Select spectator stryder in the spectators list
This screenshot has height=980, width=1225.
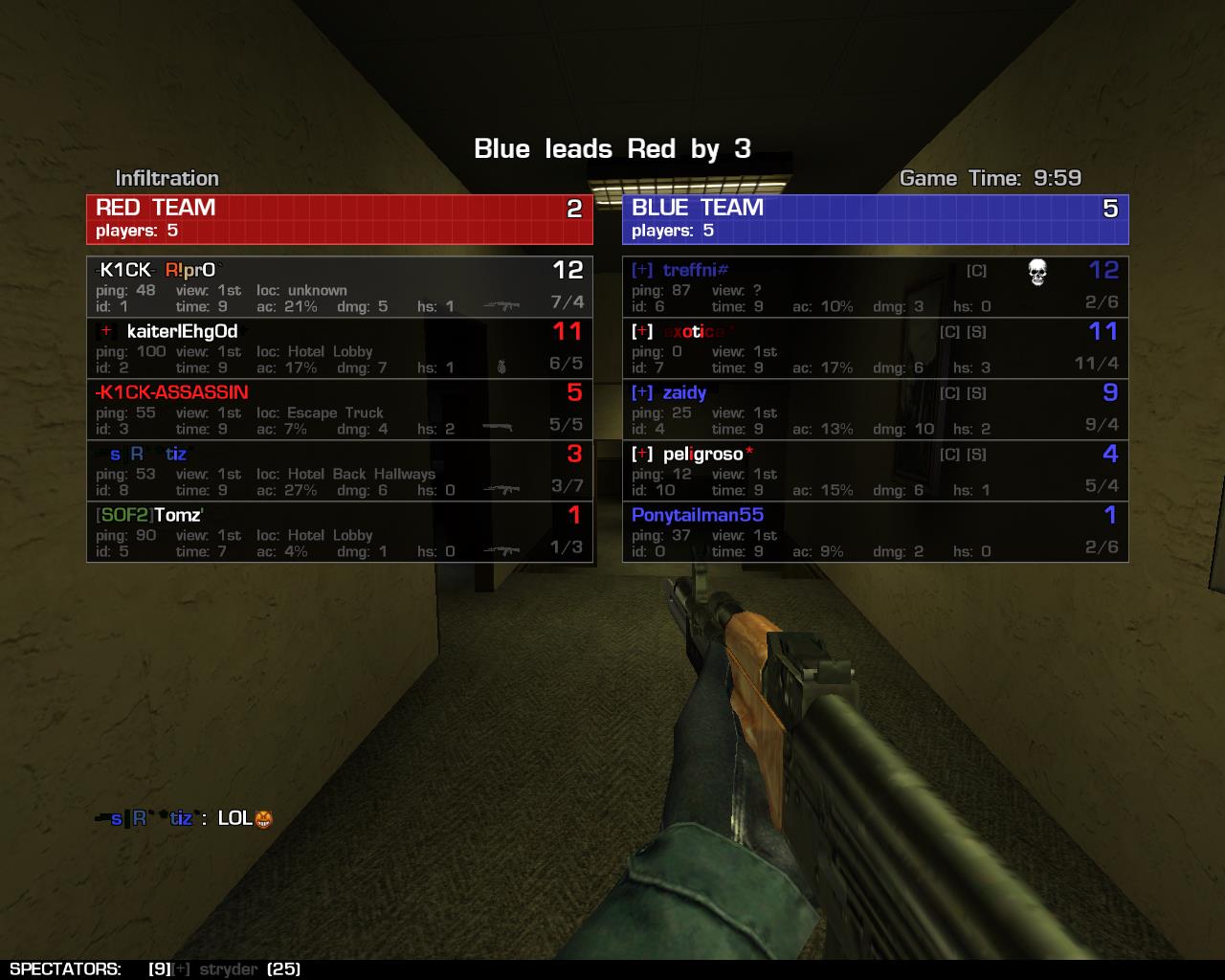(x=228, y=969)
